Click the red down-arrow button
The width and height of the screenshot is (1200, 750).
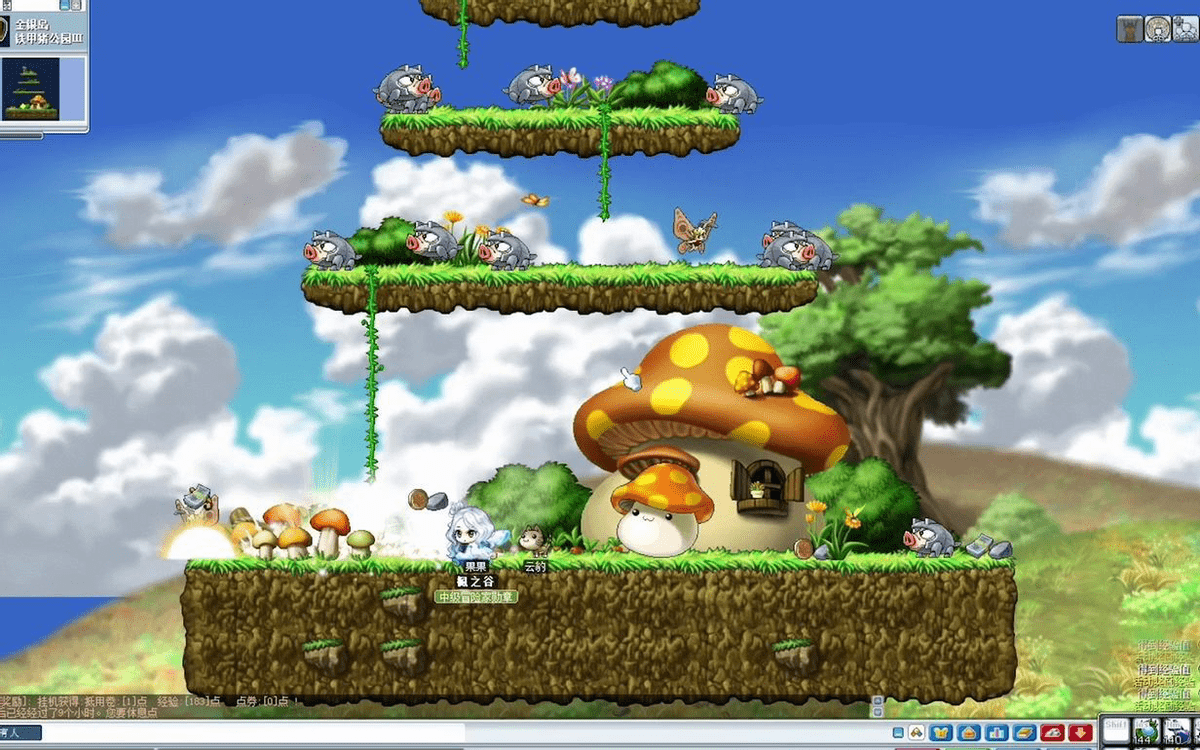[1079, 733]
